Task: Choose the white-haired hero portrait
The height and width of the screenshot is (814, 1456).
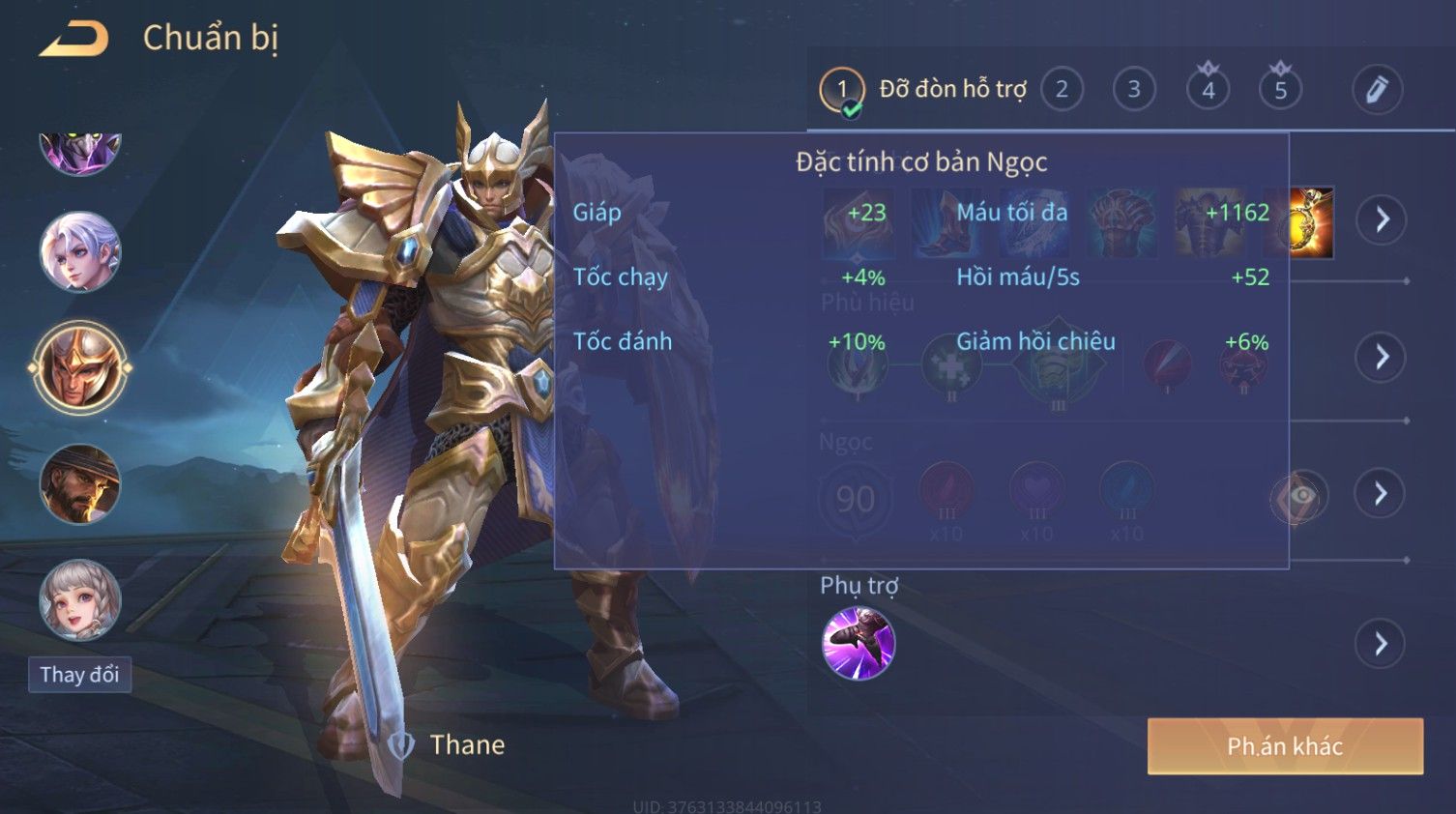Action: (x=79, y=252)
